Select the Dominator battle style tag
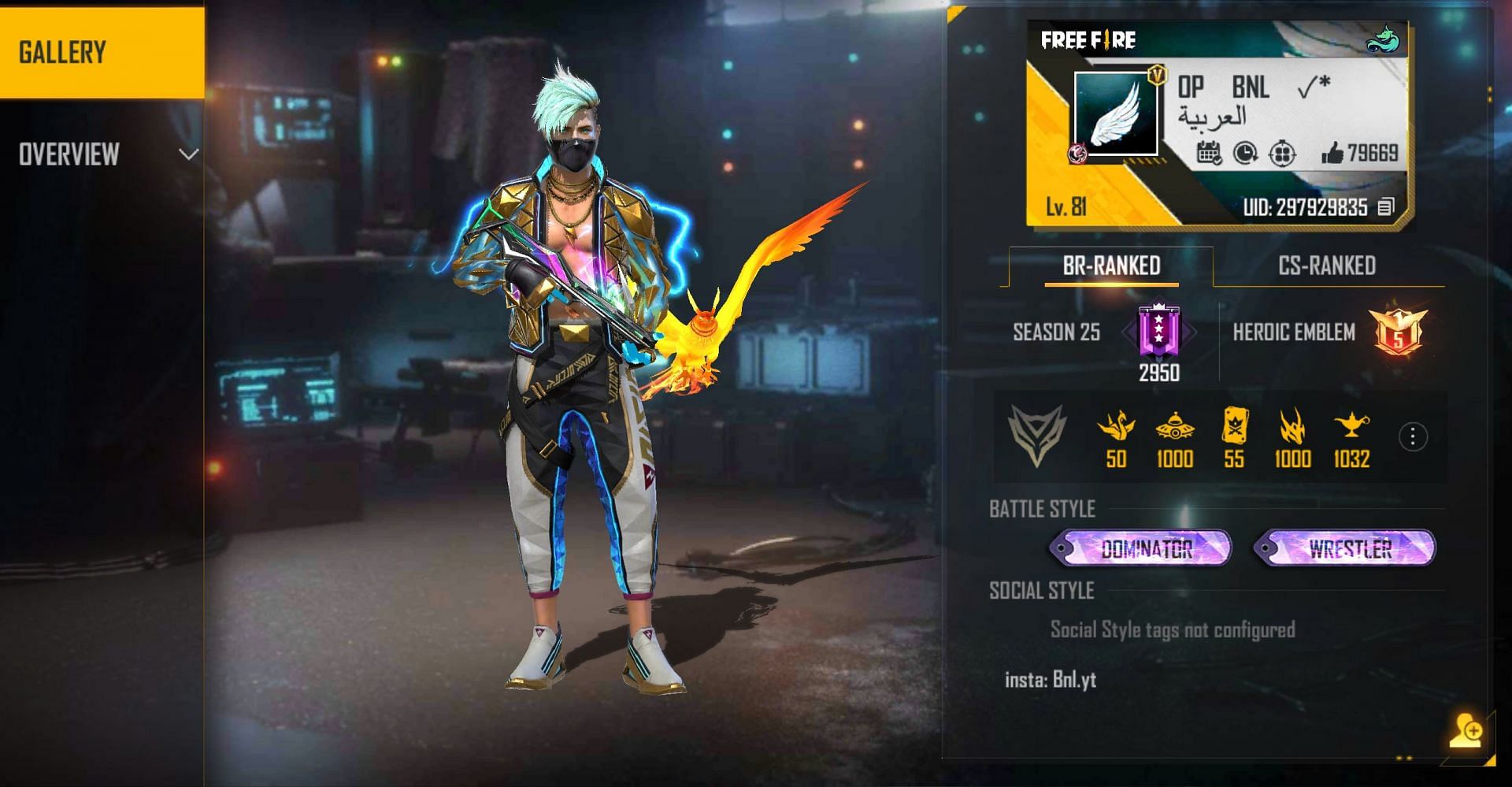The width and height of the screenshot is (1512, 787). [1141, 548]
